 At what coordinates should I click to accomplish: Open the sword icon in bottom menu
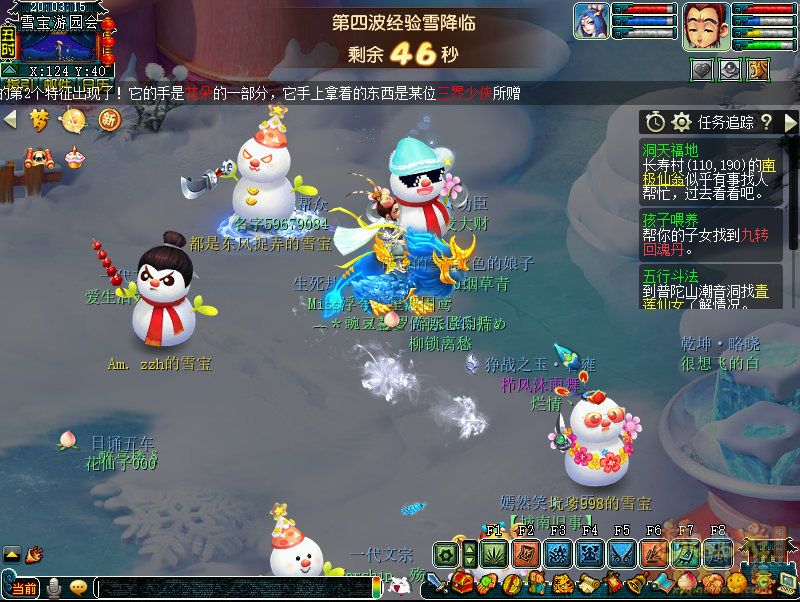[439, 584]
